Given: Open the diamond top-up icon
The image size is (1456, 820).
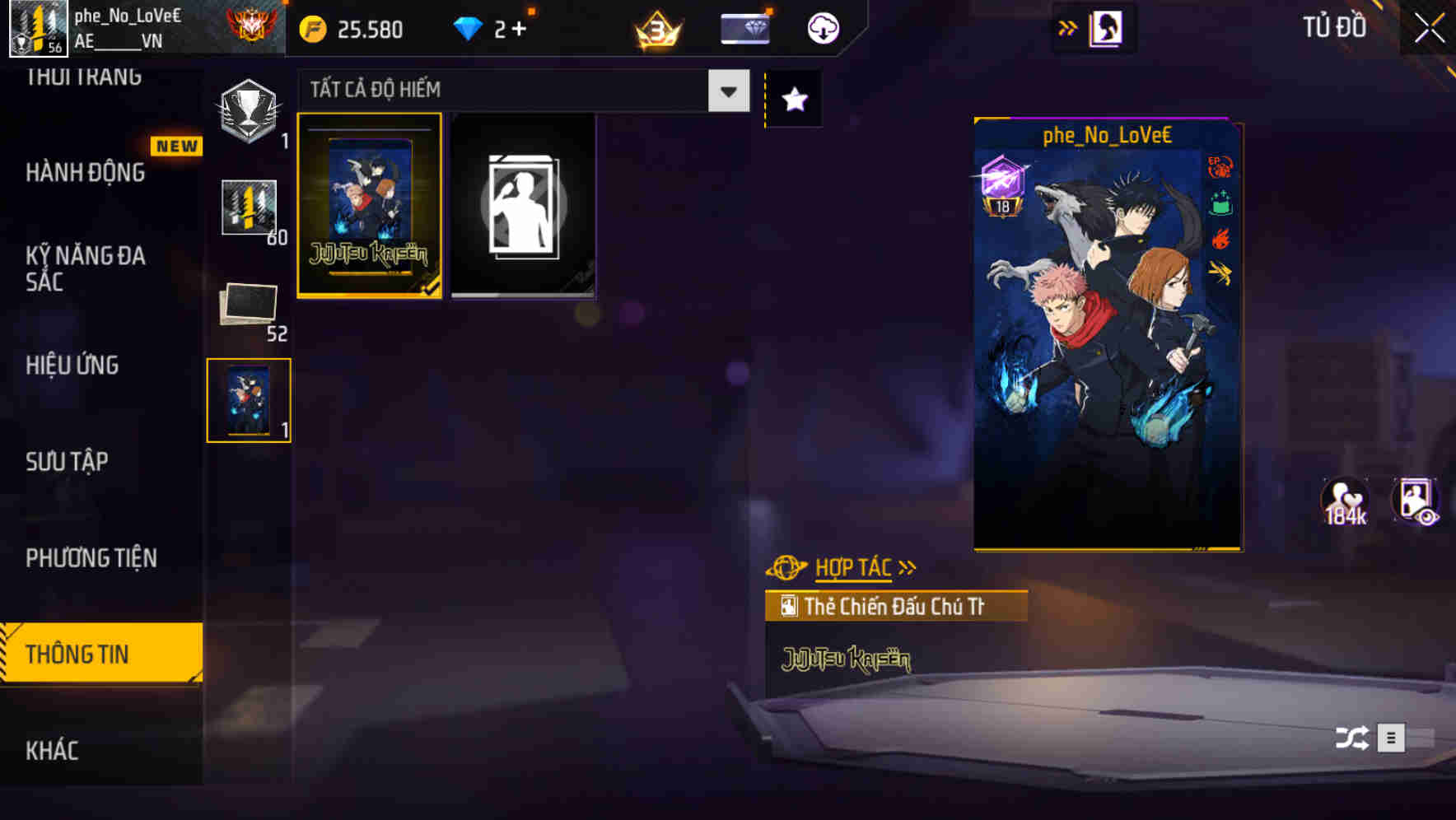Looking at the screenshot, I should coord(469,27).
